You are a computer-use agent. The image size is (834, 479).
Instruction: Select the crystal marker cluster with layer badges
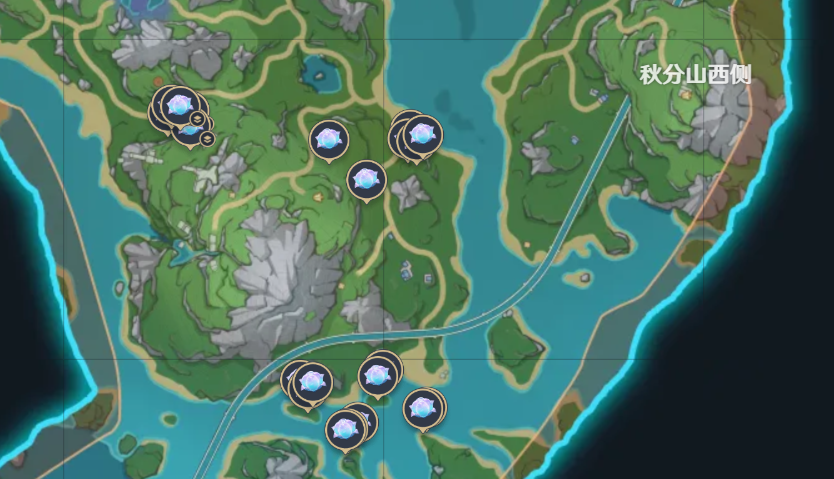181,112
